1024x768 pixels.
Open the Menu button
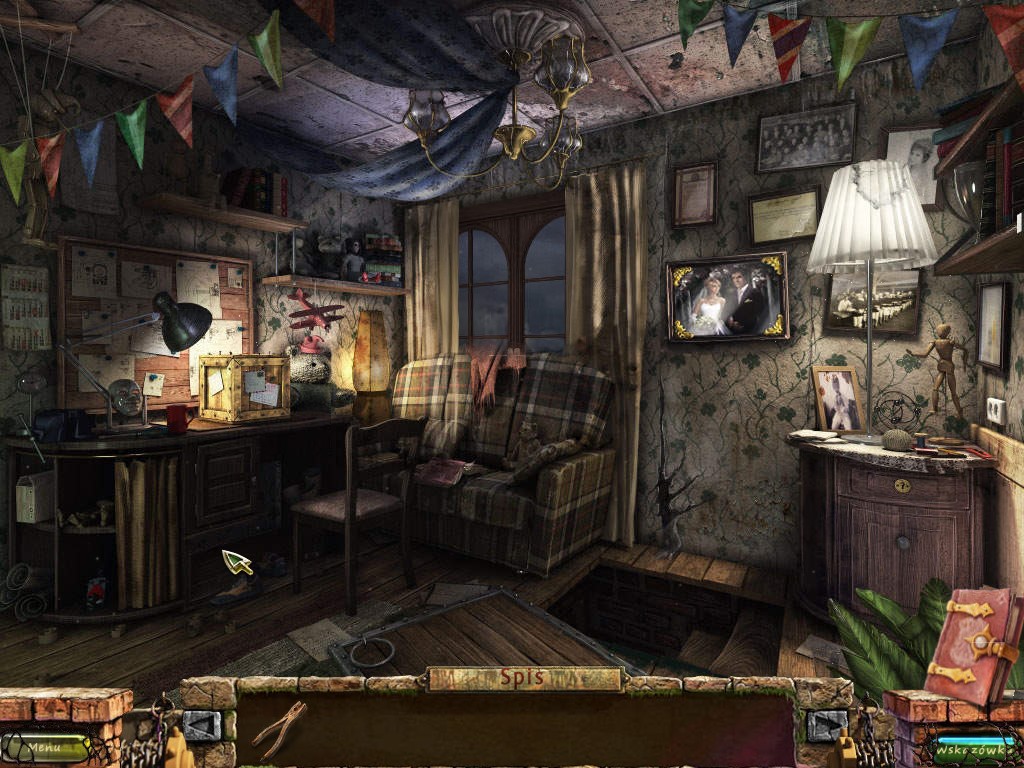click(x=45, y=746)
